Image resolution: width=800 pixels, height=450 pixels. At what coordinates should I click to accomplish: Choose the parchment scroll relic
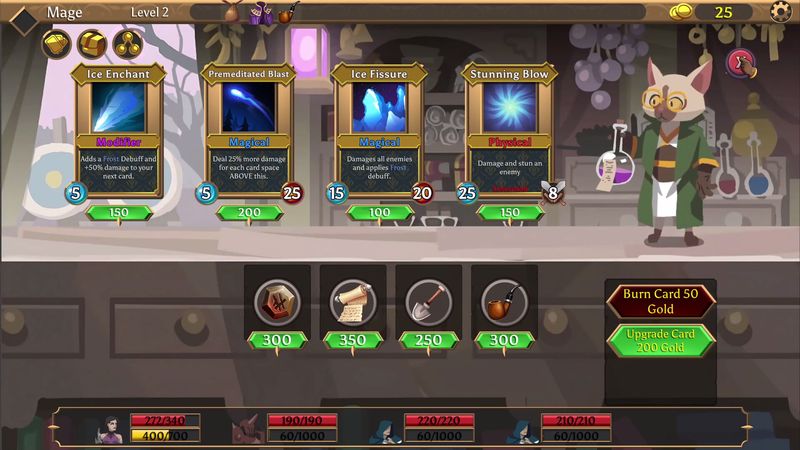tap(352, 300)
